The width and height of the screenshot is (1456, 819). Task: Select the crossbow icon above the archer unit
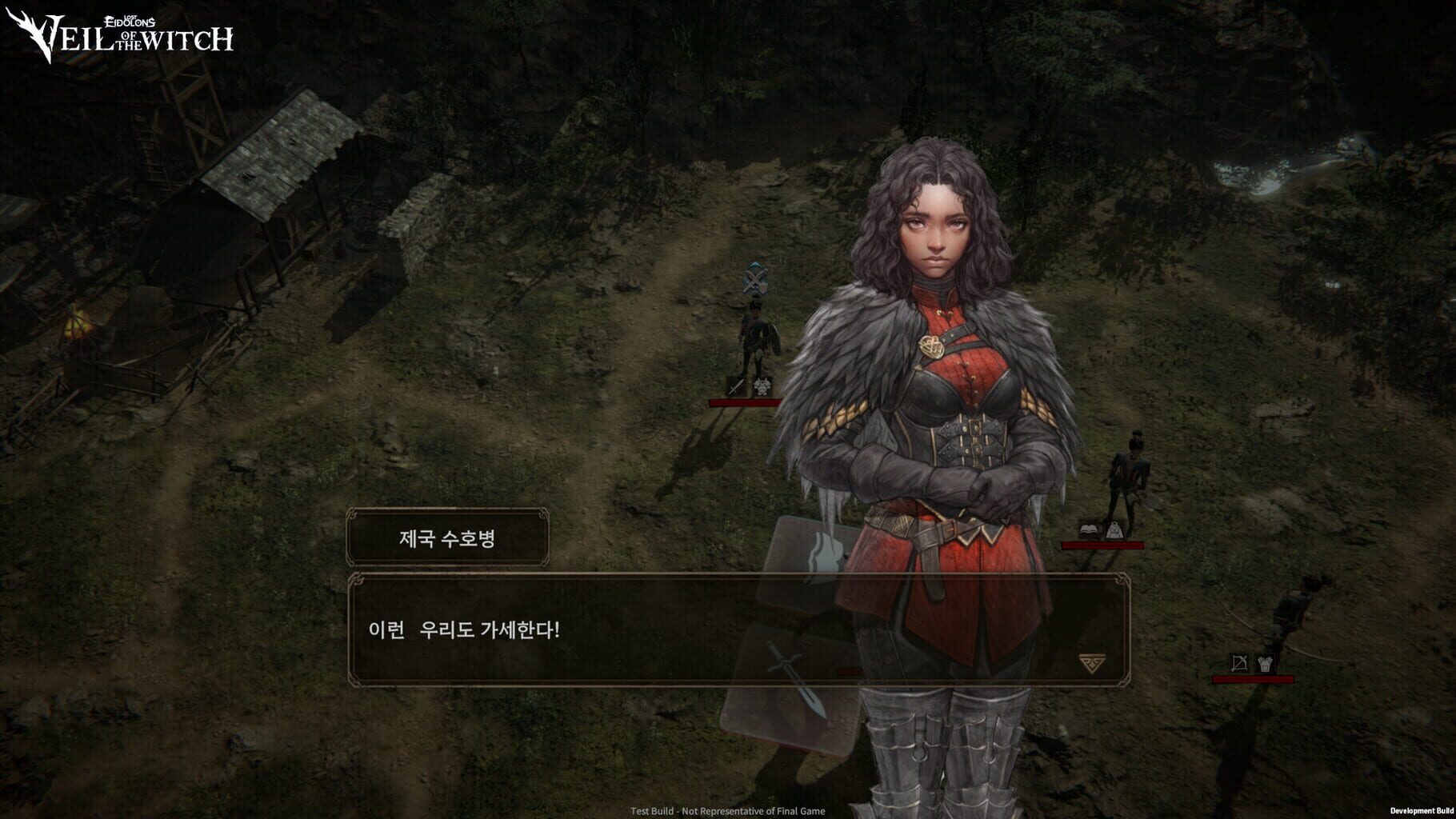point(1239,662)
